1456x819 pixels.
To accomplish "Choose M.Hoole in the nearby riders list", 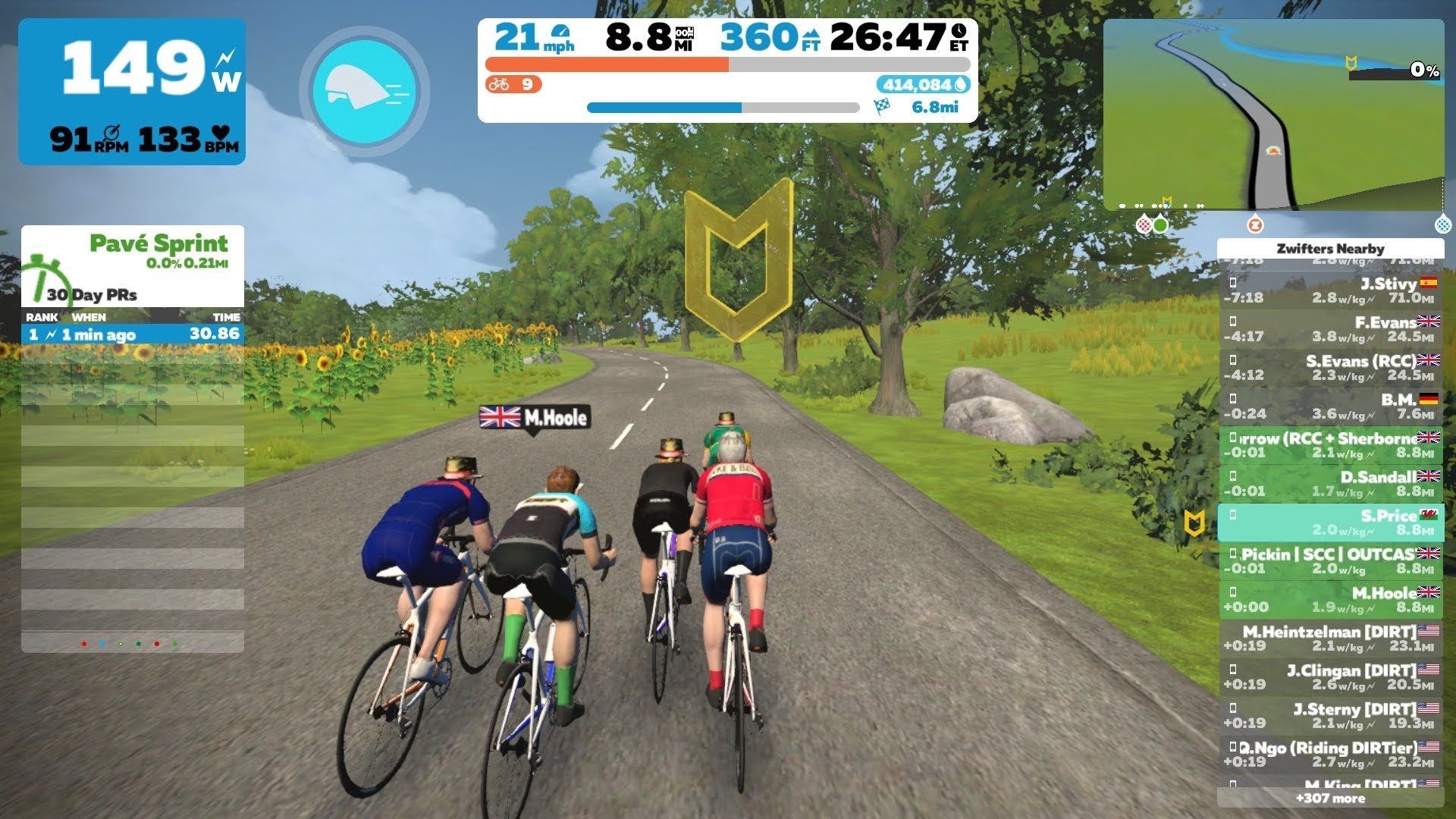I will pyautogui.click(x=1330, y=599).
